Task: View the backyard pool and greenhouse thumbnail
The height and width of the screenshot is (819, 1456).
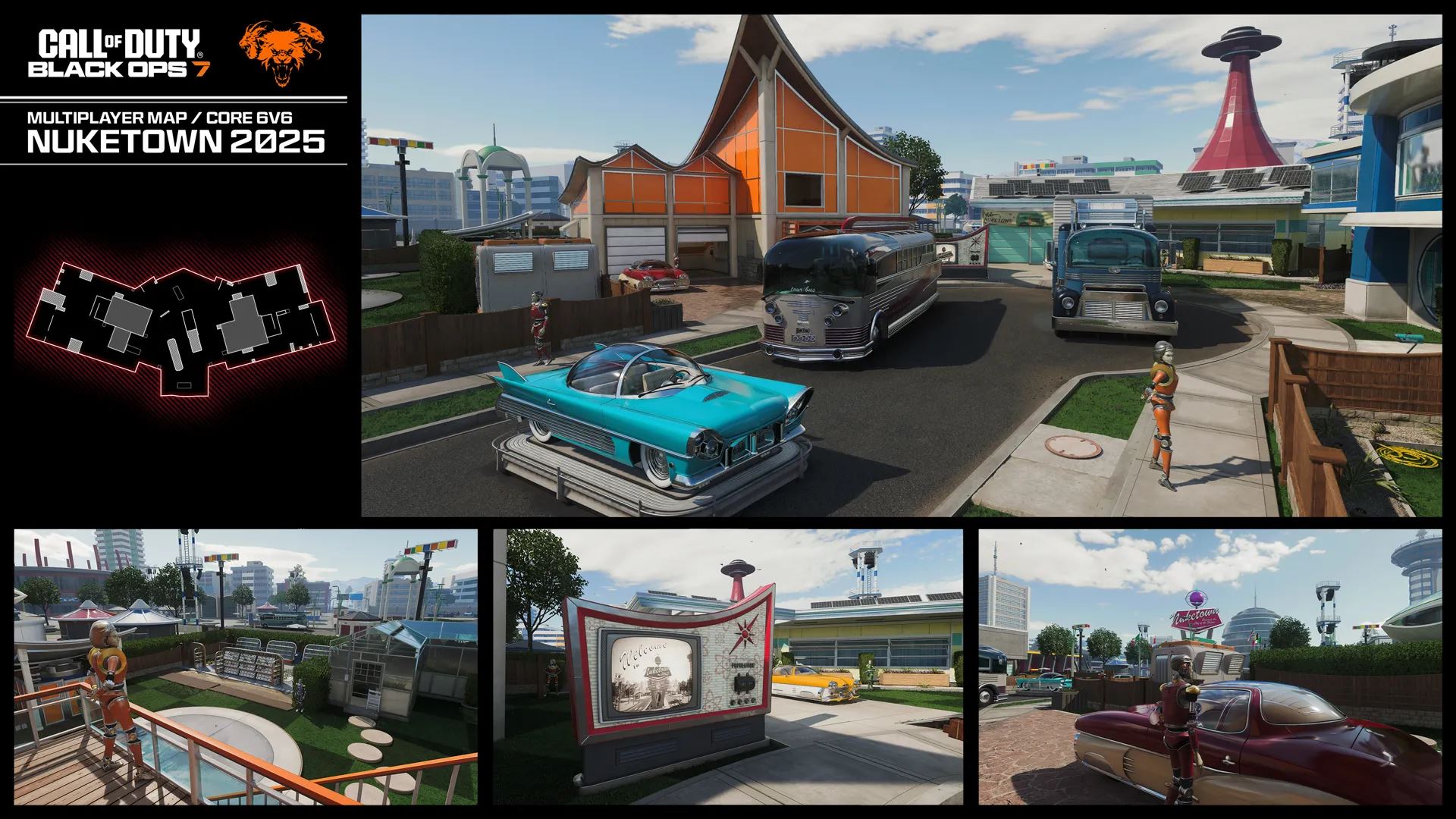Action: pyautogui.click(x=246, y=667)
